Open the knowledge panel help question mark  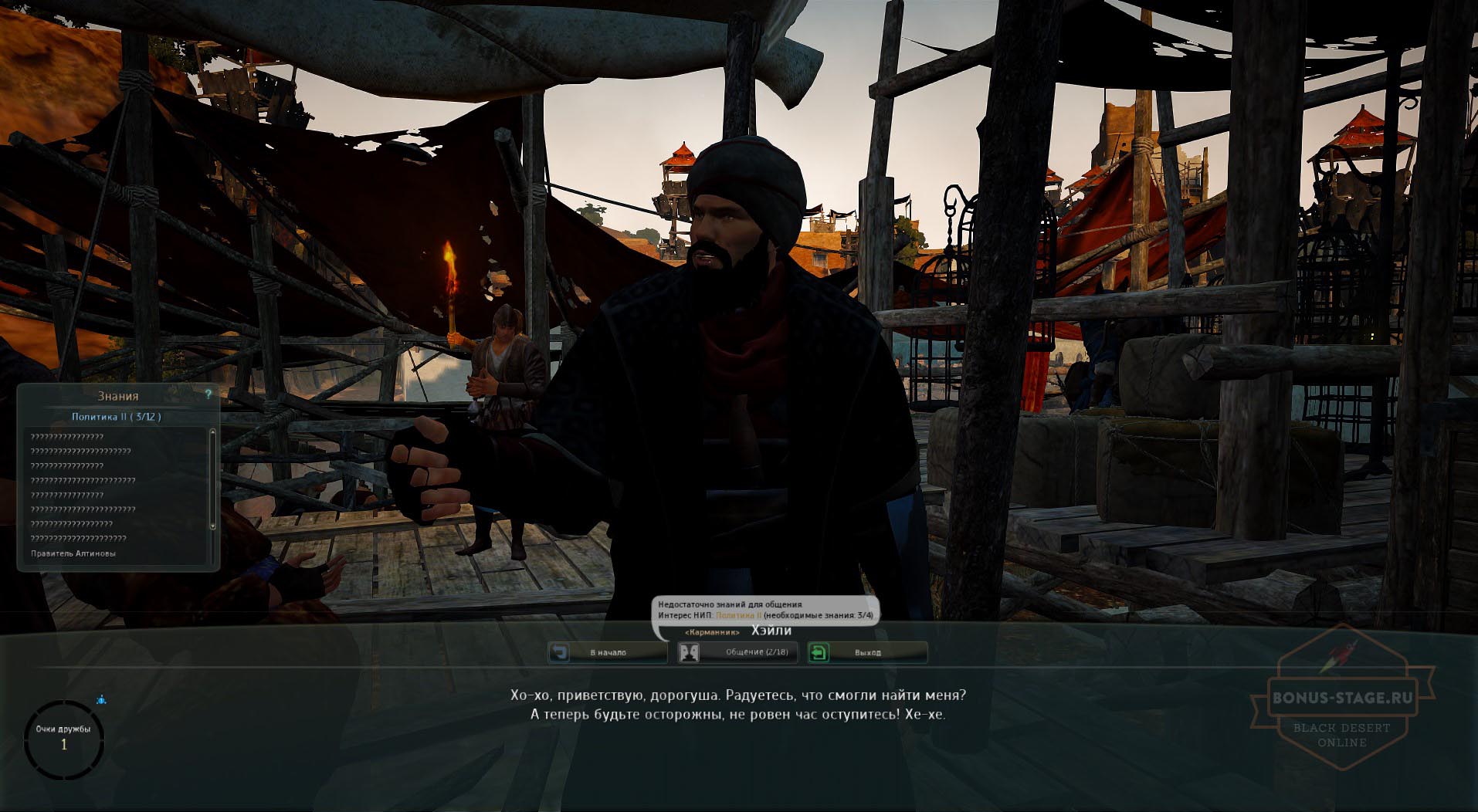click(208, 394)
